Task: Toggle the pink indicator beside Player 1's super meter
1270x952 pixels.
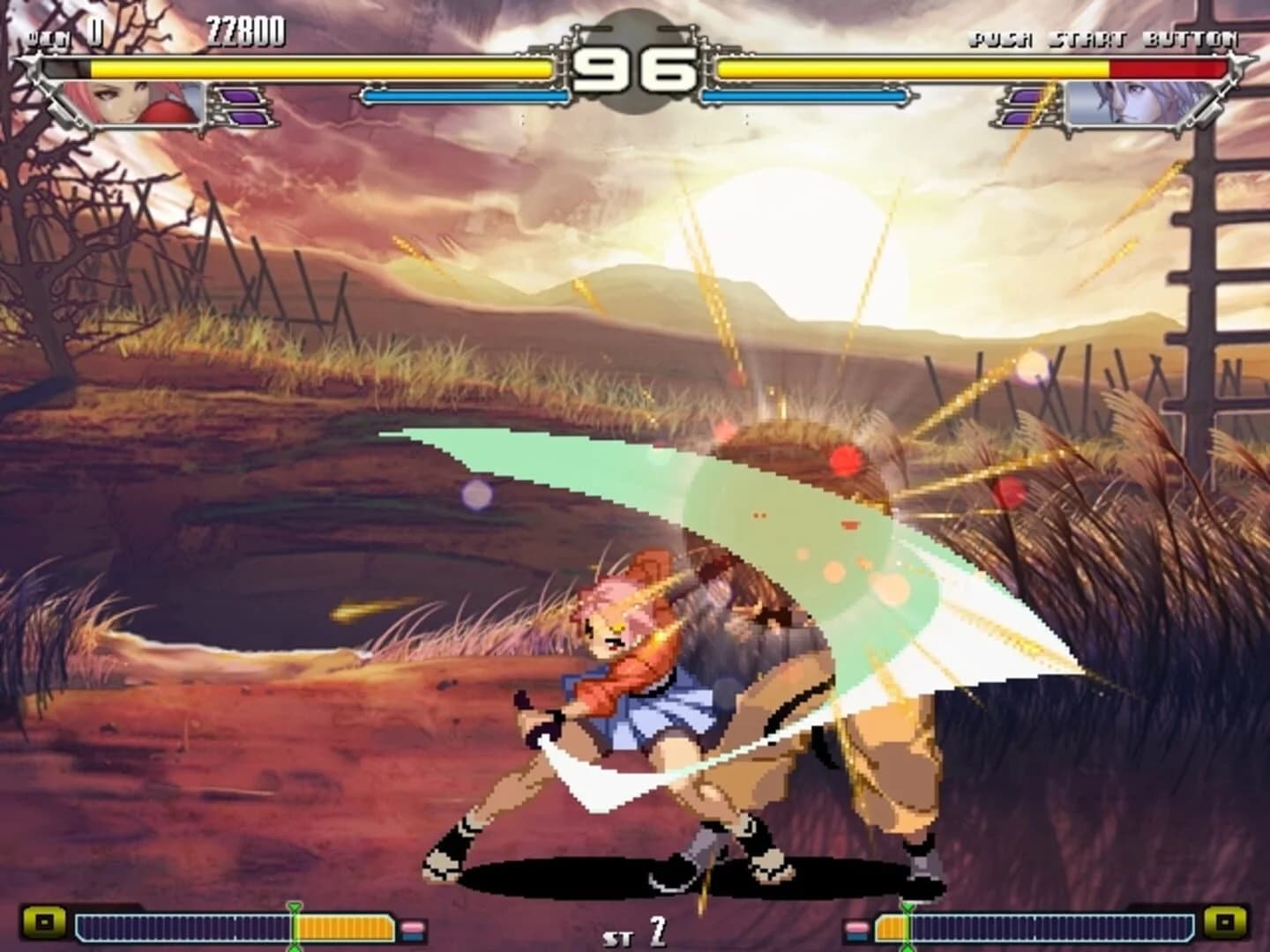Action: click(x=411, y=926)
